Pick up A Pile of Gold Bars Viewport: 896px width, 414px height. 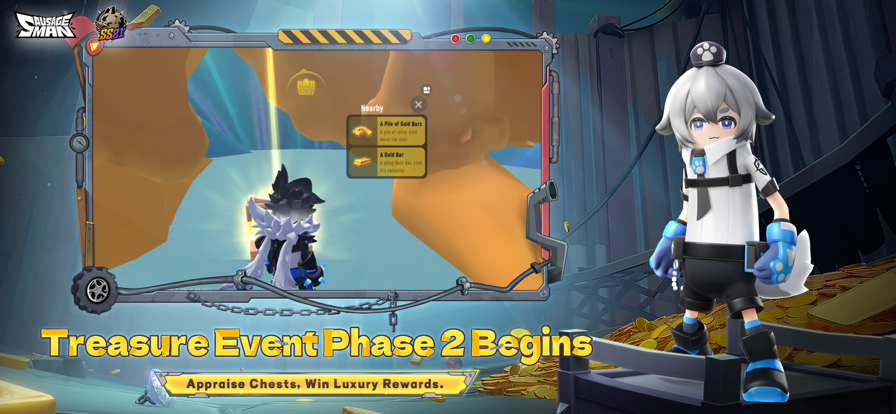(387, 130)
